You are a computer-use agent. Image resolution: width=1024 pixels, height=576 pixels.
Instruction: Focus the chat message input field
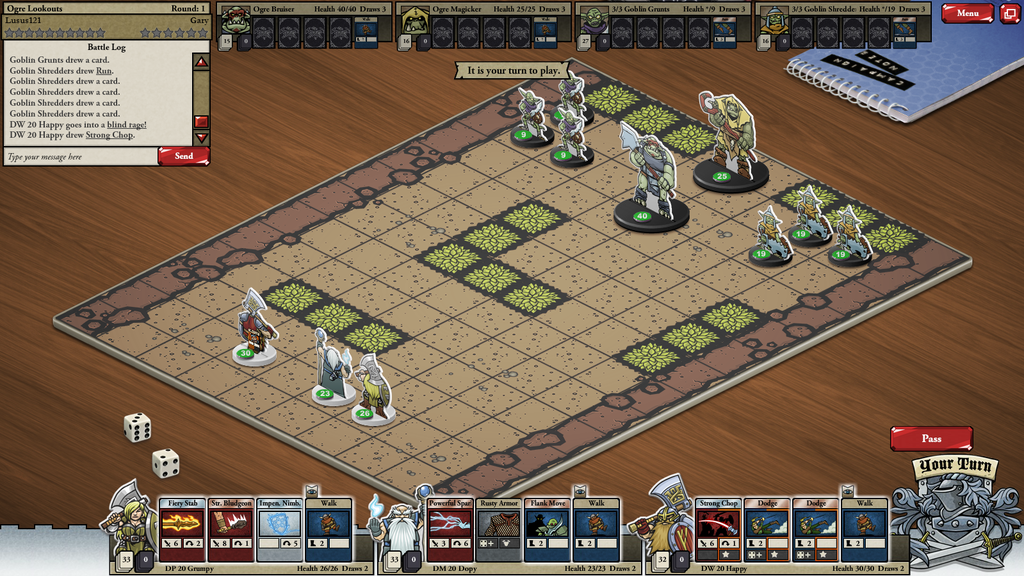[80, 157]
